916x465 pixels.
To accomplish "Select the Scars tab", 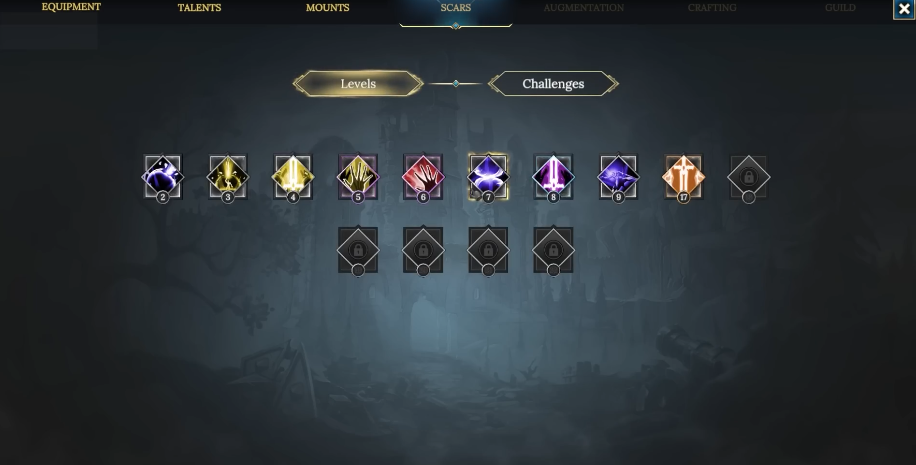I will pos(456,8).
